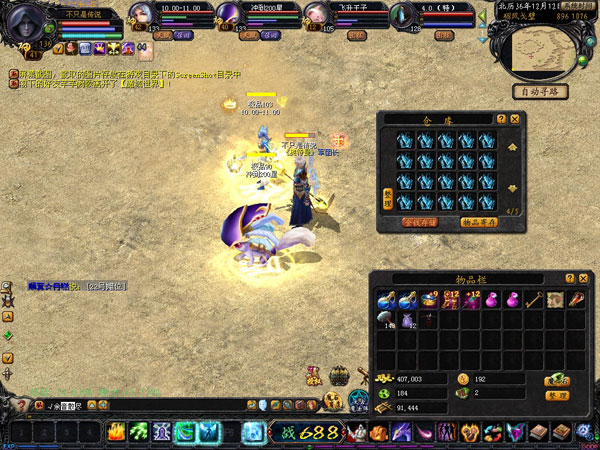Select the treasure map item in the inventory
600x450 pixels.
[x=553, y=298]
